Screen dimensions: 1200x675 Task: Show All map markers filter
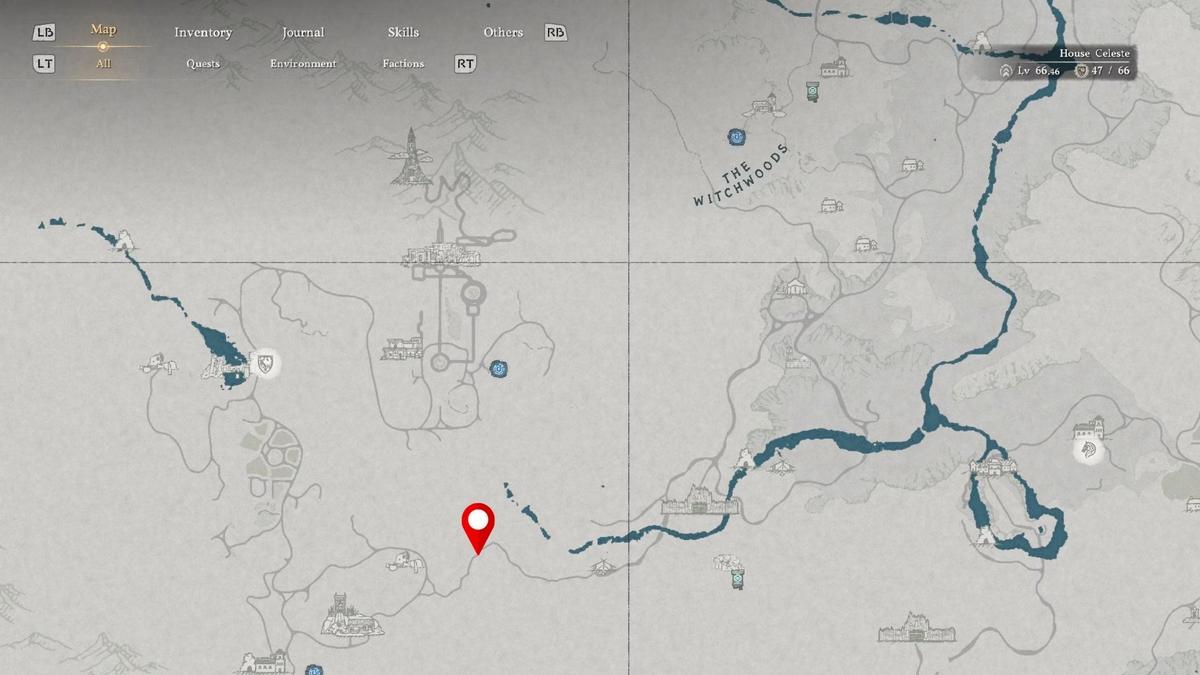click(103, 64)
